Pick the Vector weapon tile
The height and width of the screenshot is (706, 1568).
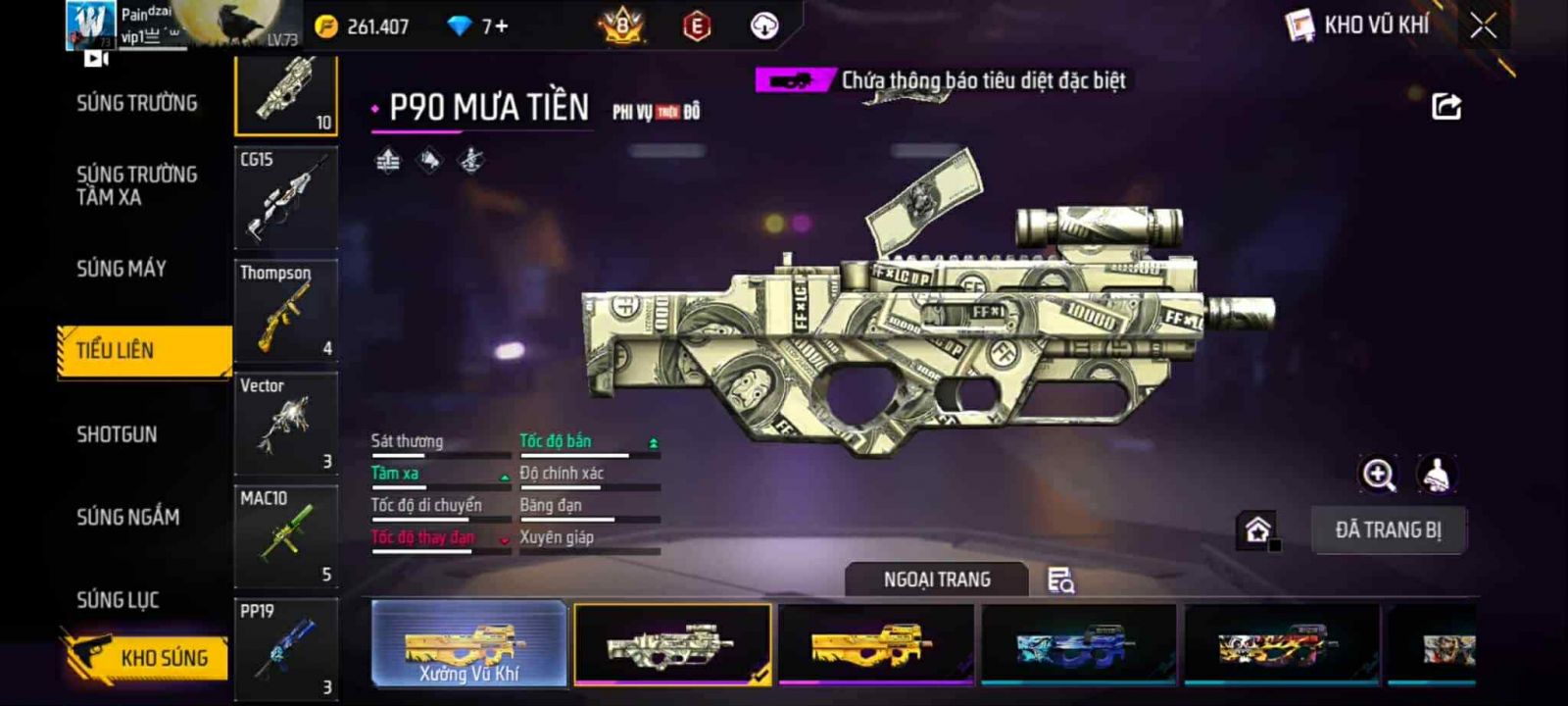(x=286, y=424)
